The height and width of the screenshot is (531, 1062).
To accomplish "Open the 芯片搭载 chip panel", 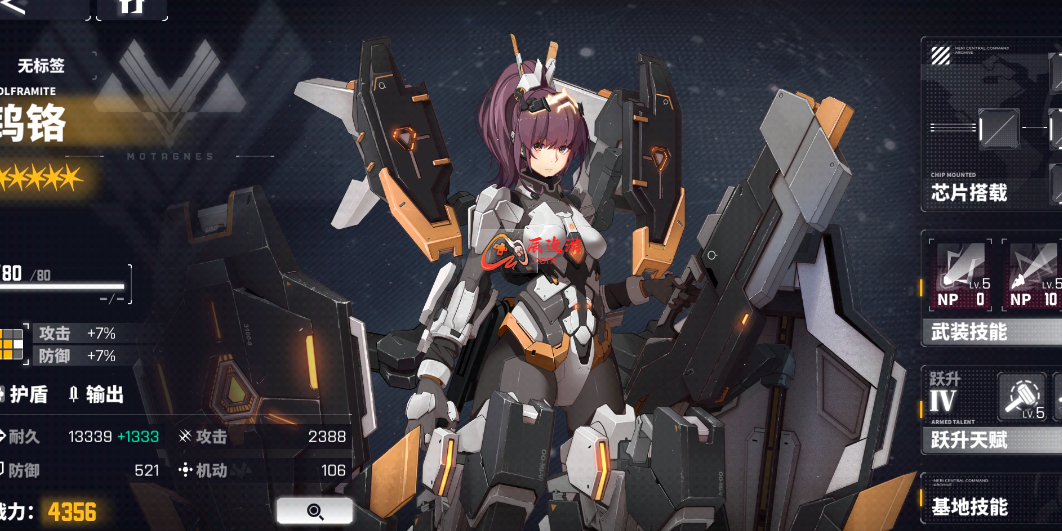I will point(968,193).
